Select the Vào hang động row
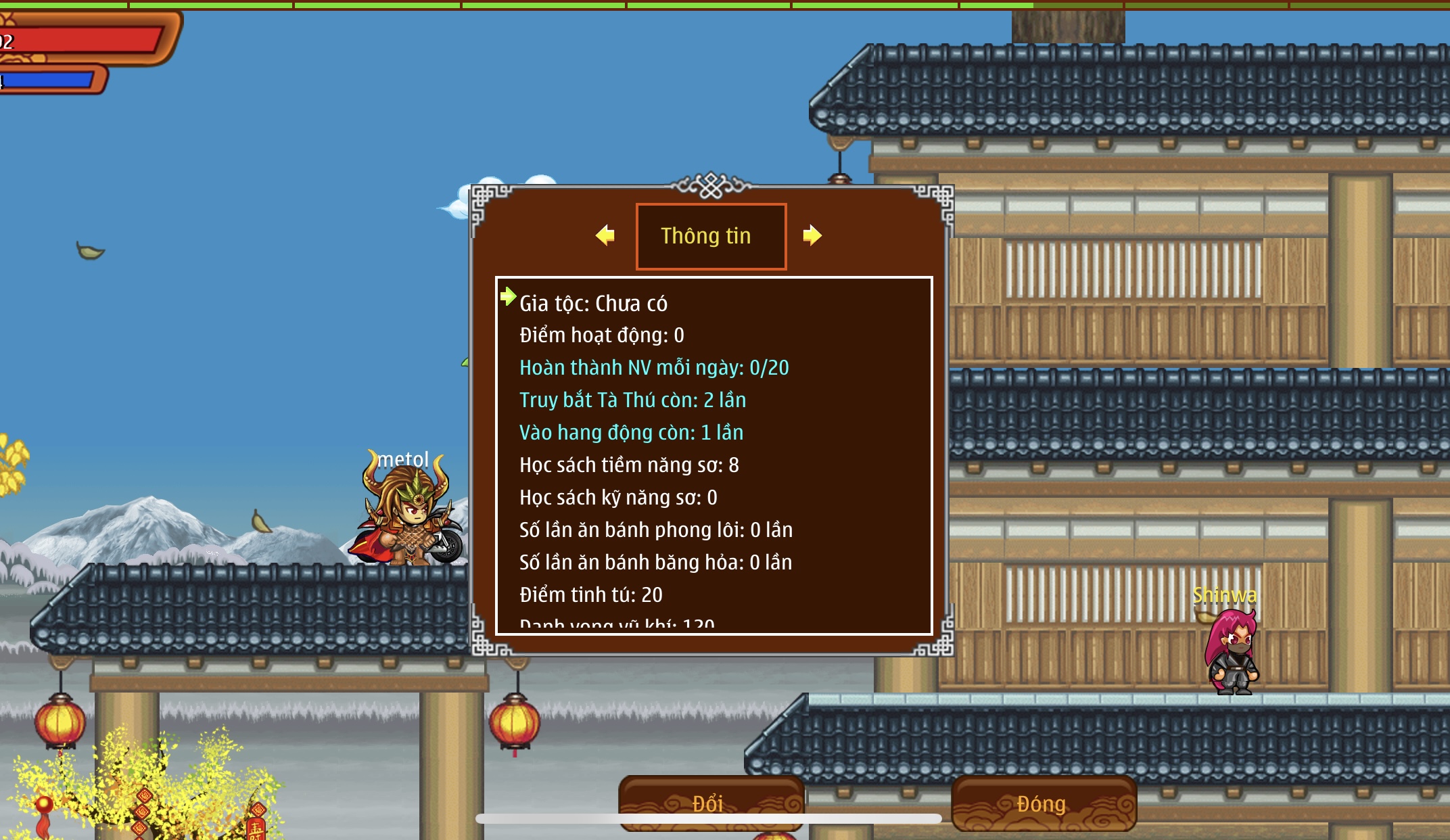This screenshot has height=840, width=1450. pyautogui.click(x=631, y=433)
